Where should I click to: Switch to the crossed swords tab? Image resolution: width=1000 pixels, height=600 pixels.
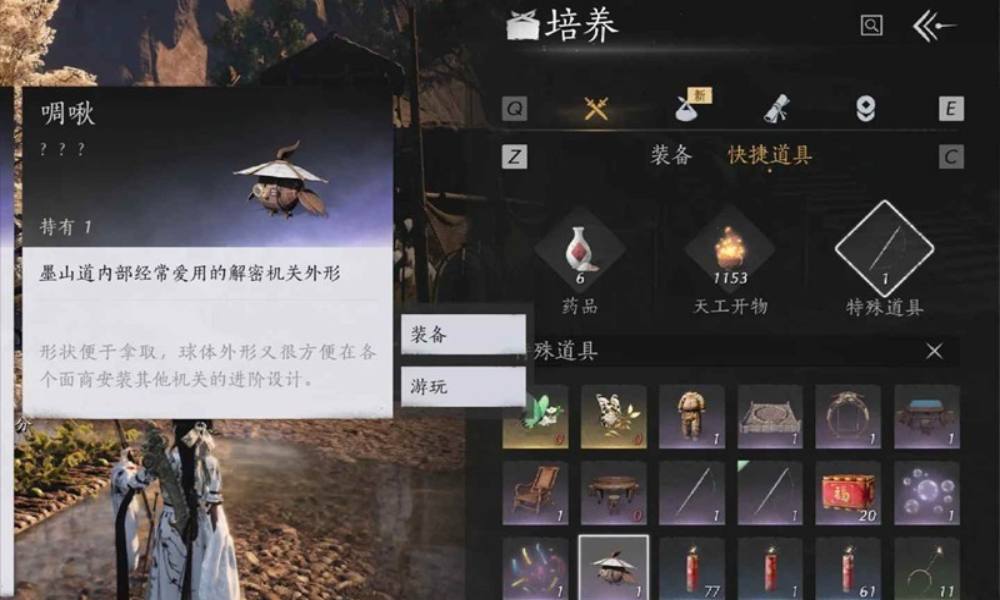coord(597,109)
